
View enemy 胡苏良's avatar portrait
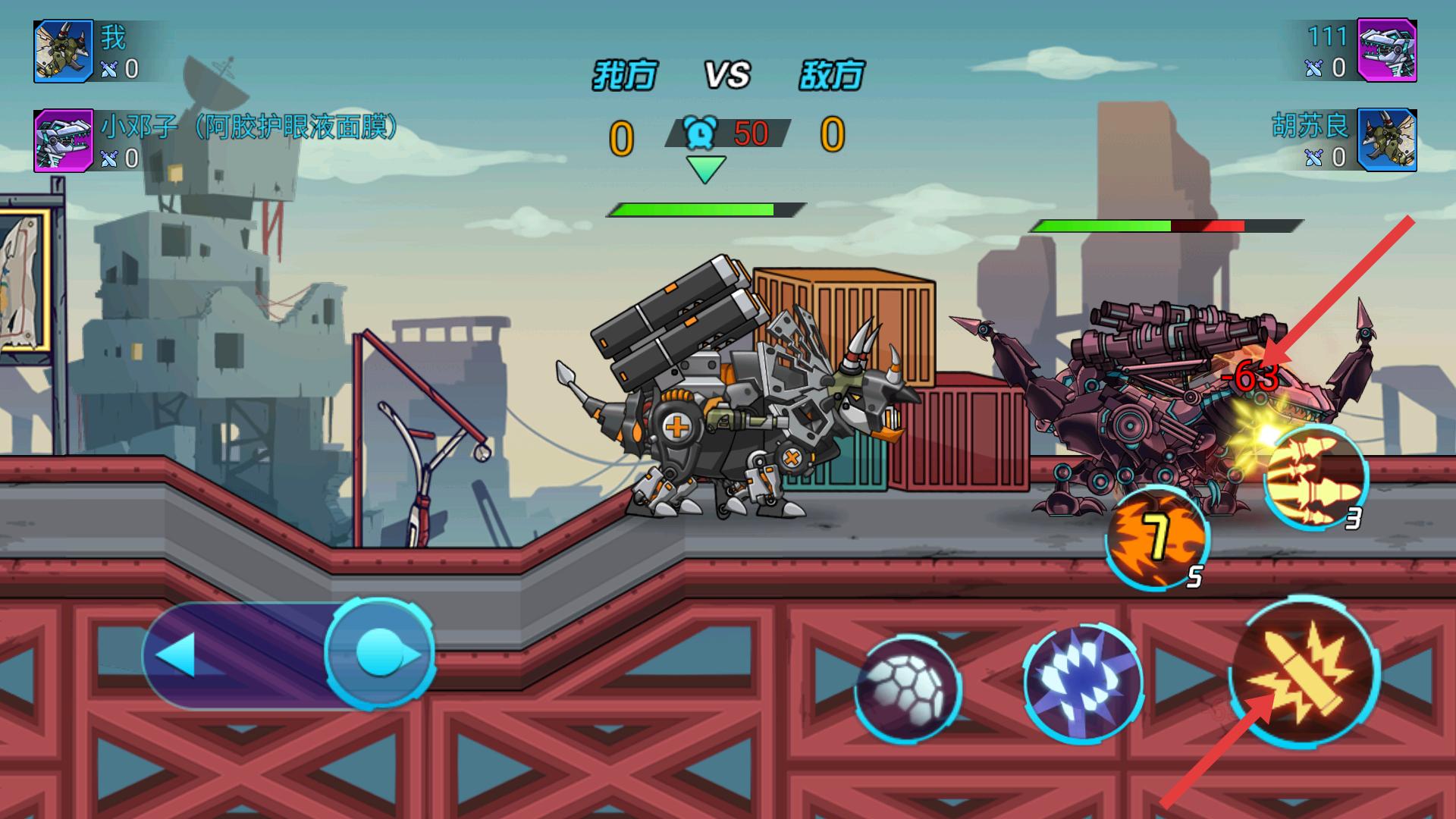1386,140
